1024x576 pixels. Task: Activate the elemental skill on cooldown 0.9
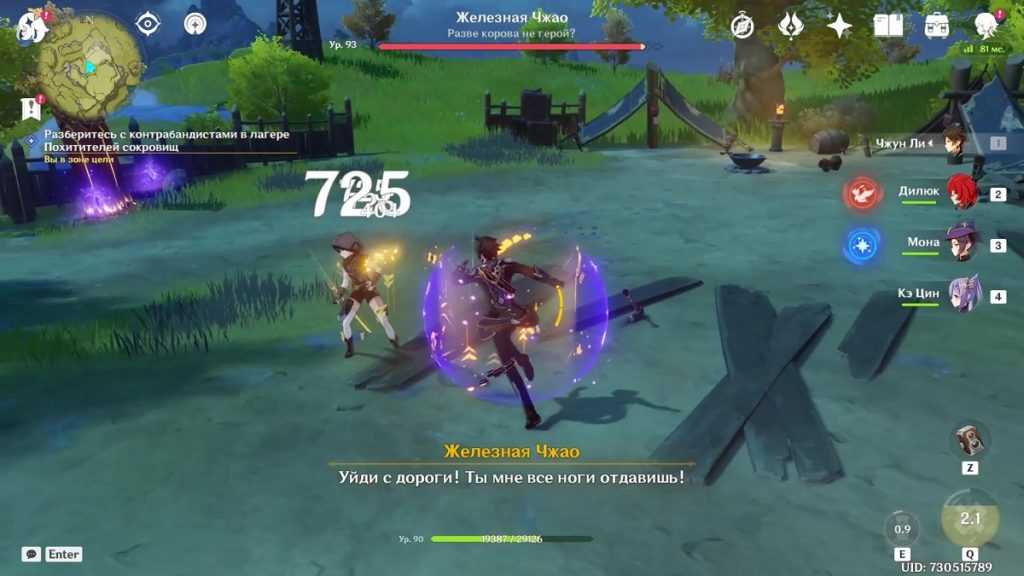(x=902, y=529)
